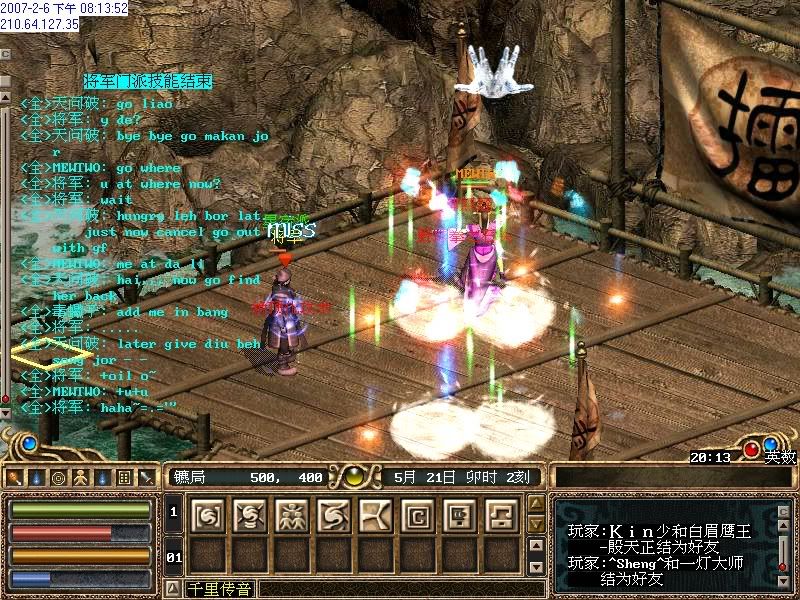Open the character figure menu icon
The width and height of the screenshot is (800, 600).
pyautogui.click(x=81, y=477)
